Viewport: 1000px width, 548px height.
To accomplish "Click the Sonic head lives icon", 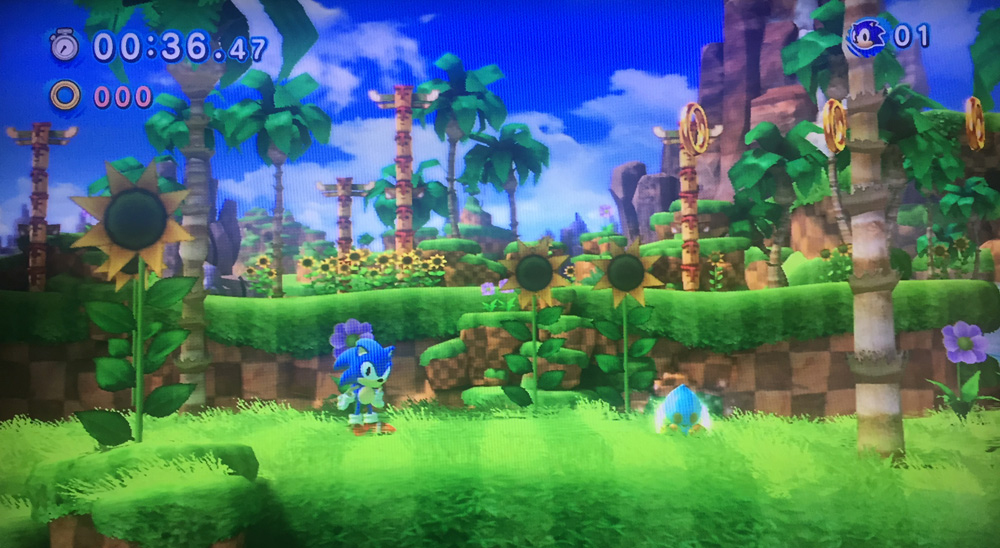I will (866, 38).
